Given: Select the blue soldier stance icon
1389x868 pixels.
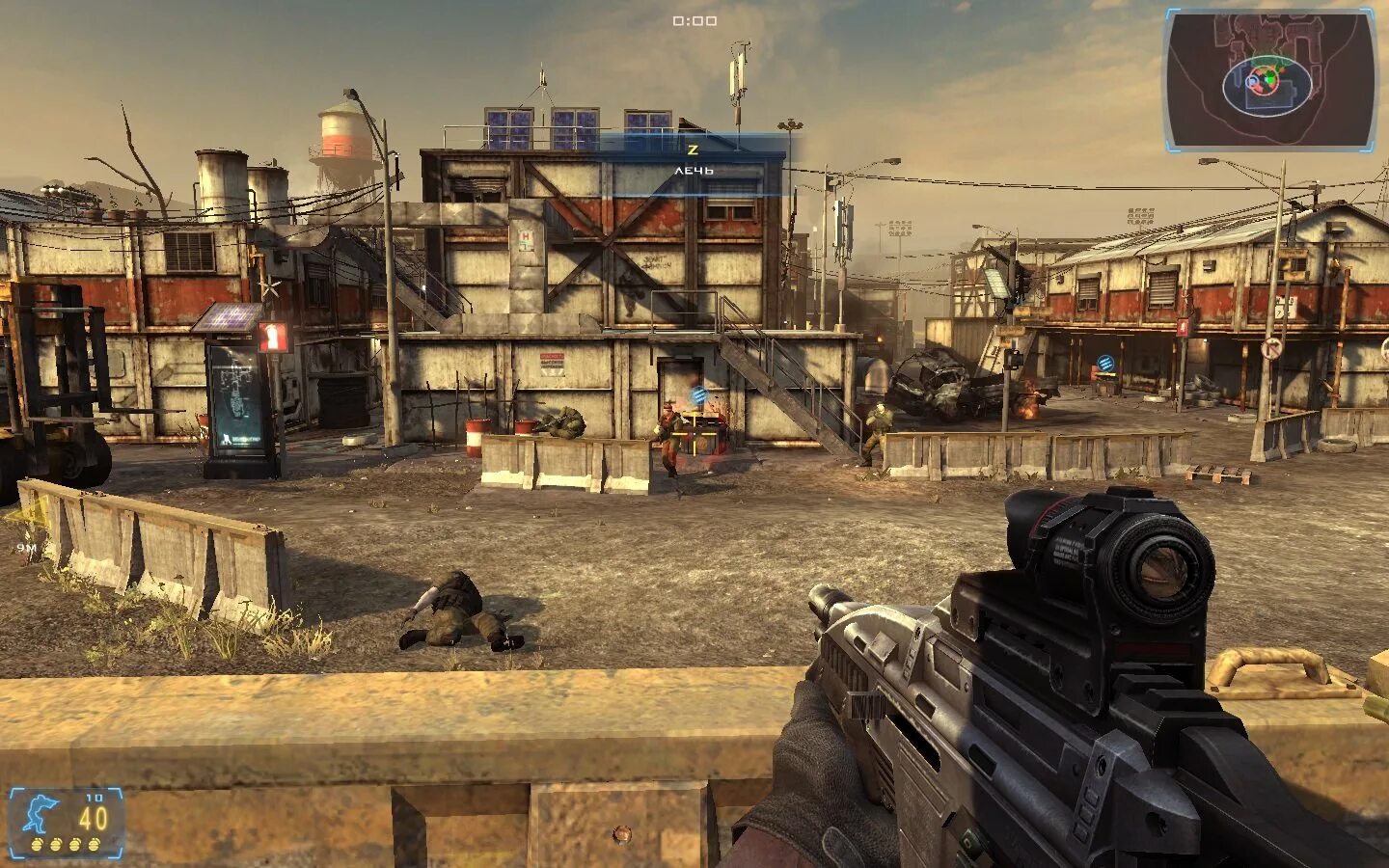Looking at the screenshot, I should pos(41,816).
